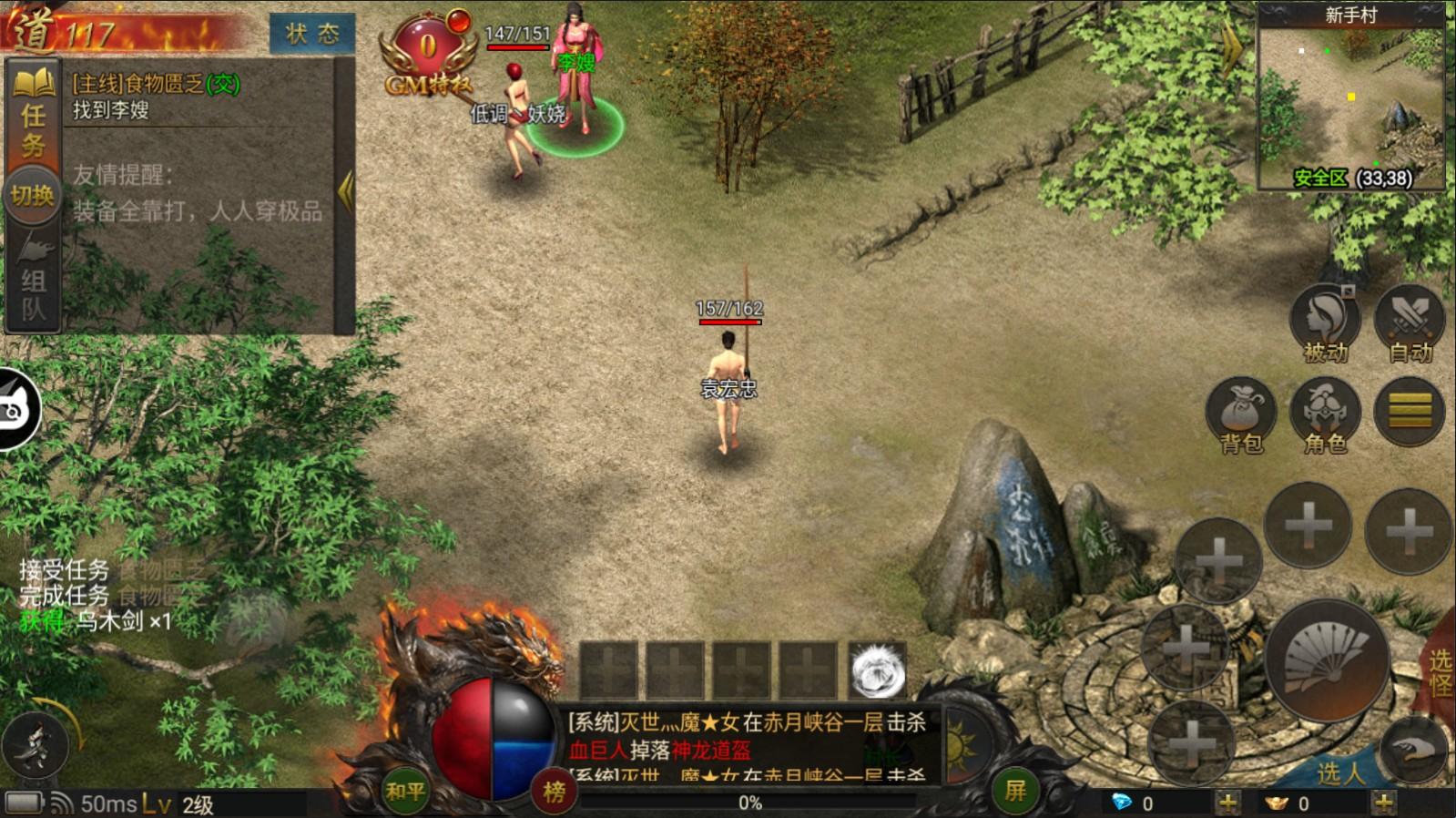This screenshot has height=818, width=1456.
Task: Toggle 自动 auto-combat
Action: click(1410, 323)
